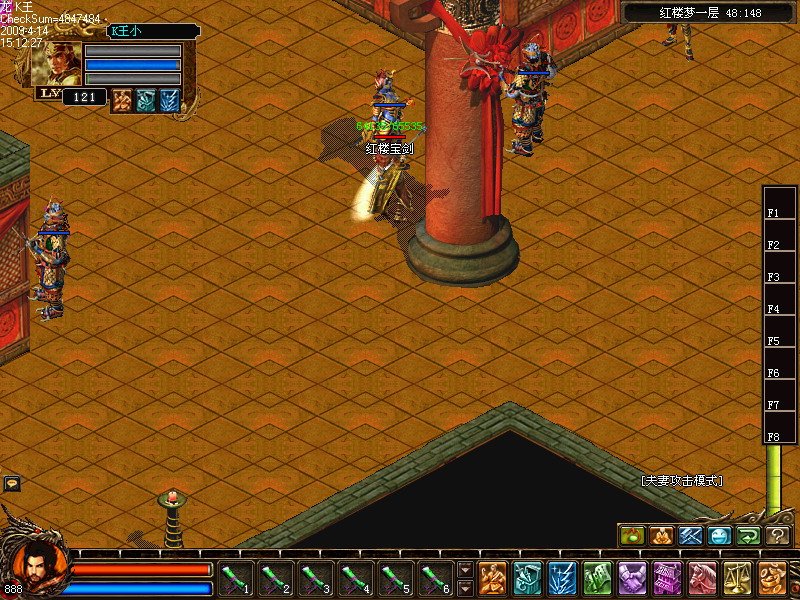
Task: Select the scroll in hotbar slot 6
Action: [x=436, y=578]
